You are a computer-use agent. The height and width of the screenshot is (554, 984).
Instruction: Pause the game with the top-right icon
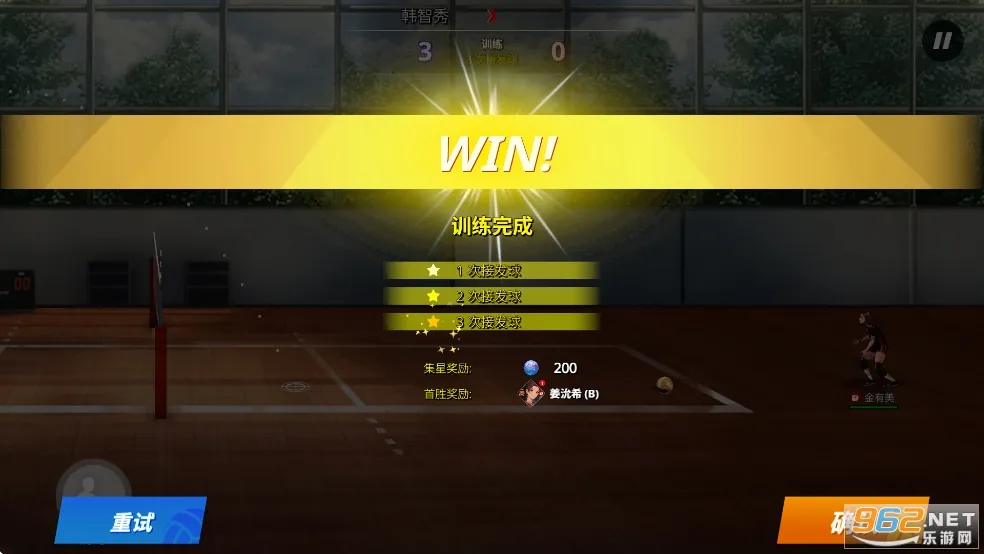tap(942, 41)
